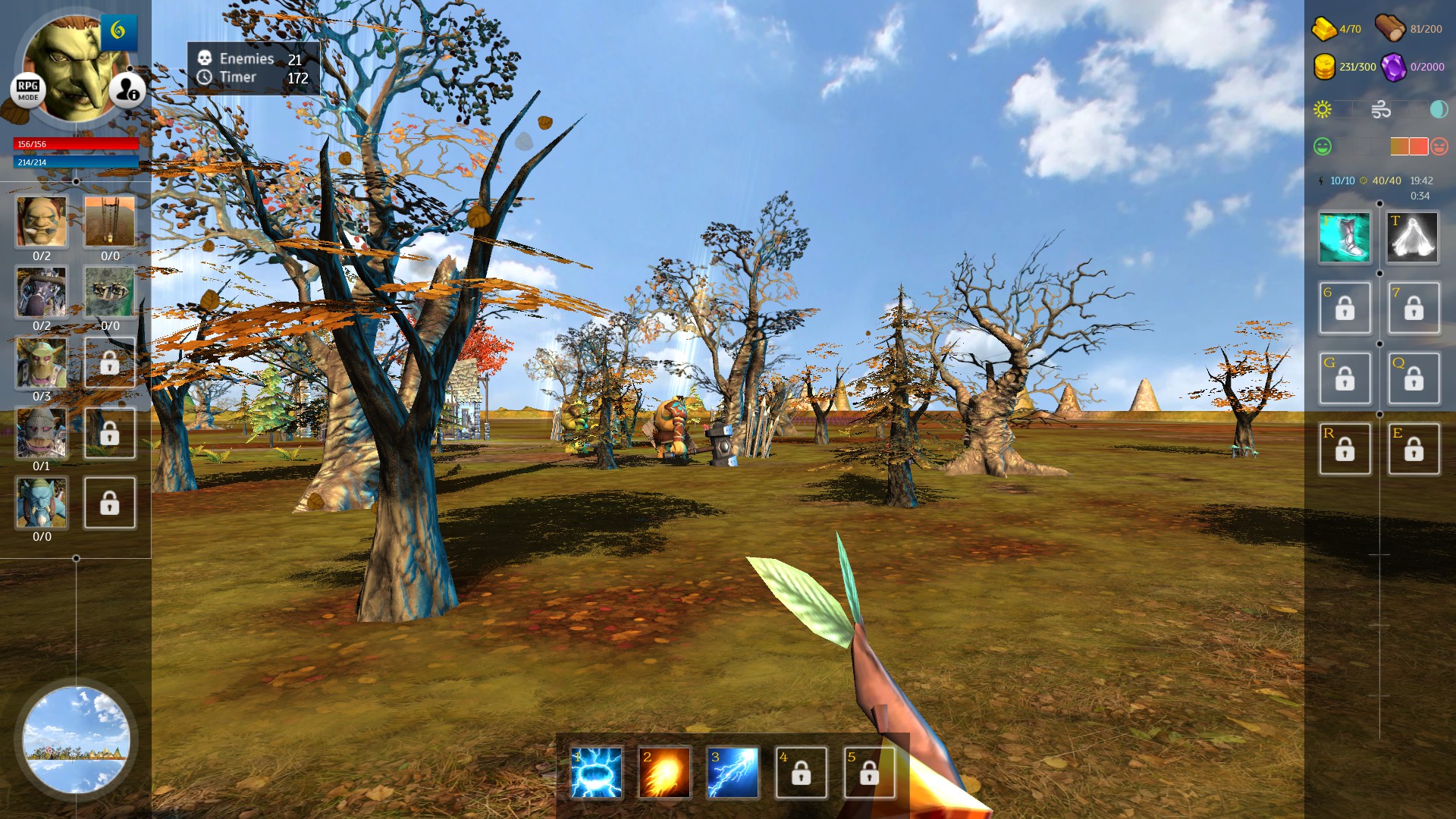Click the blue swirl faction emblem
This screenshot has height=819, width=1456.
click(x=118, y=31)
